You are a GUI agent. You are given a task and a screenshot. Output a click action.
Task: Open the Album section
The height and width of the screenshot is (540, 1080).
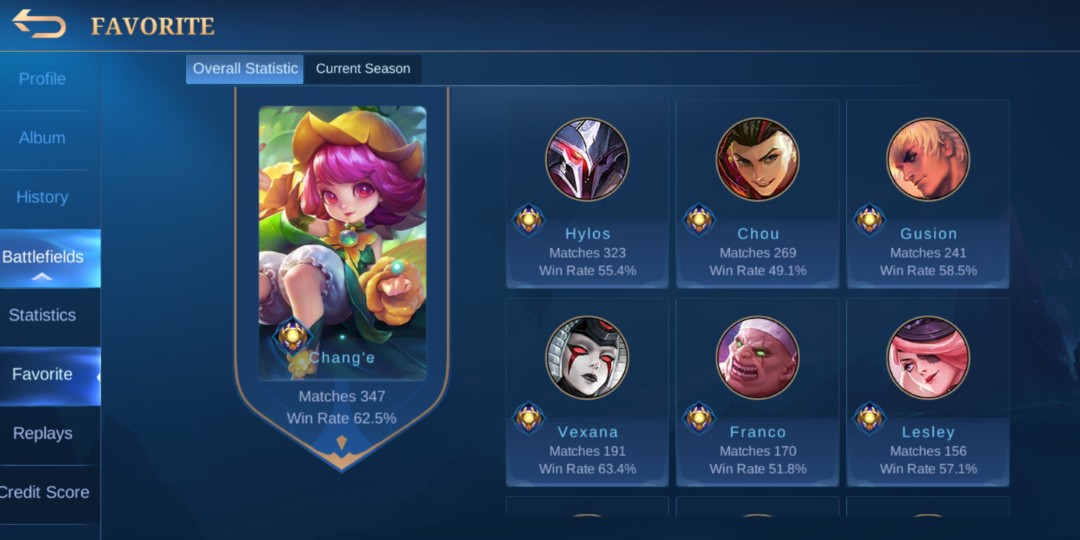point(42,138)
